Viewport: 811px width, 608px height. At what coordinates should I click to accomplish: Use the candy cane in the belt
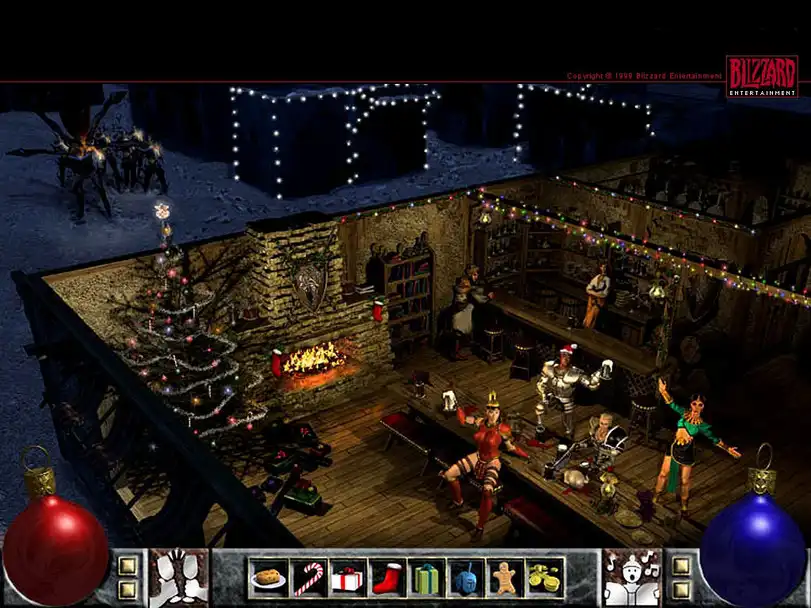click(x=308, y=578)
